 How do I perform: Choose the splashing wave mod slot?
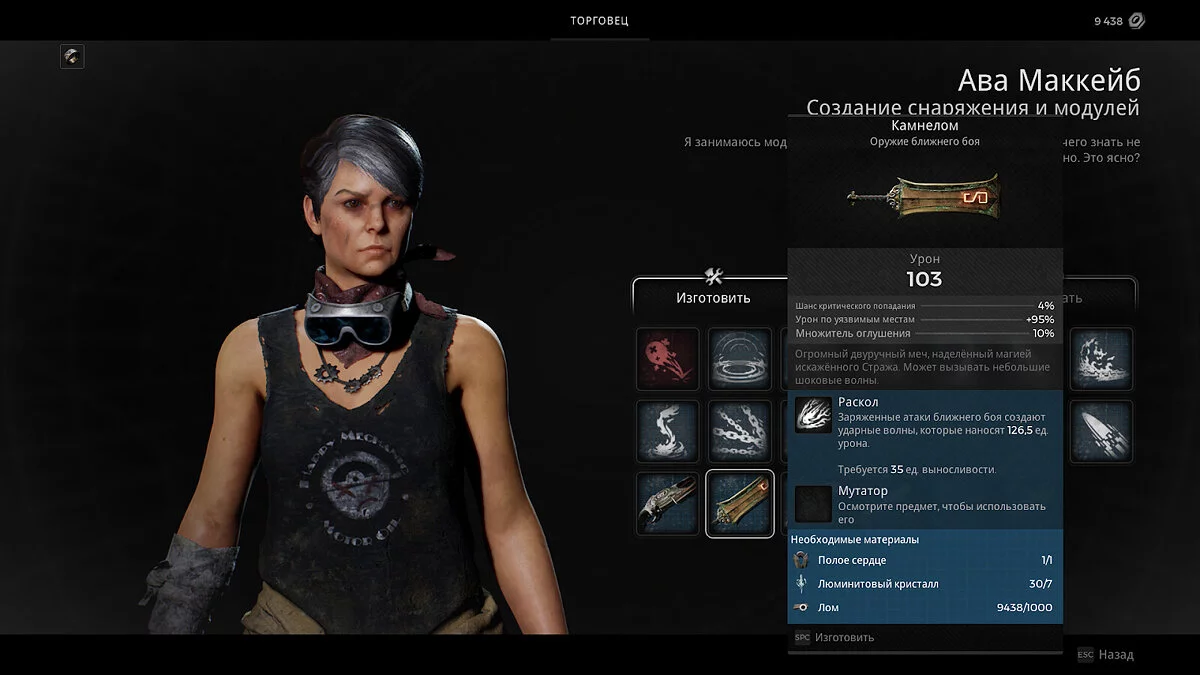click(1101, 359)
